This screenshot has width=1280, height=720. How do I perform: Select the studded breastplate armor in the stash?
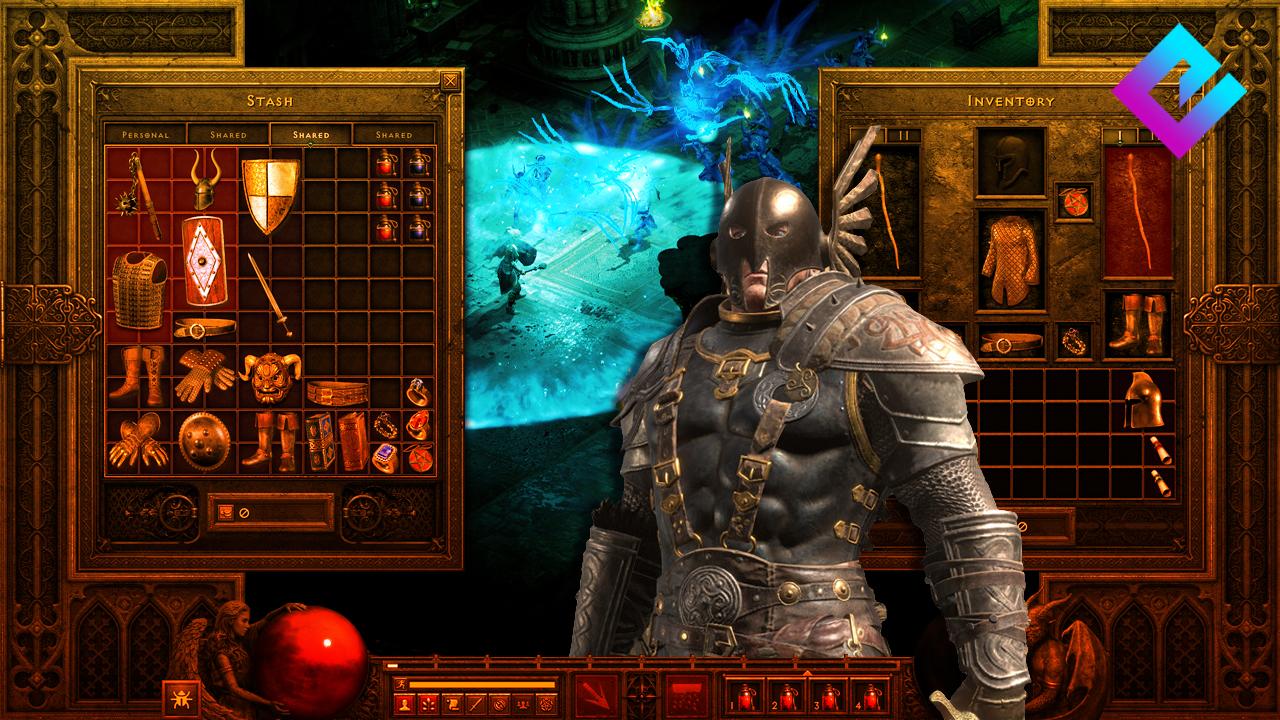(139, 290)
